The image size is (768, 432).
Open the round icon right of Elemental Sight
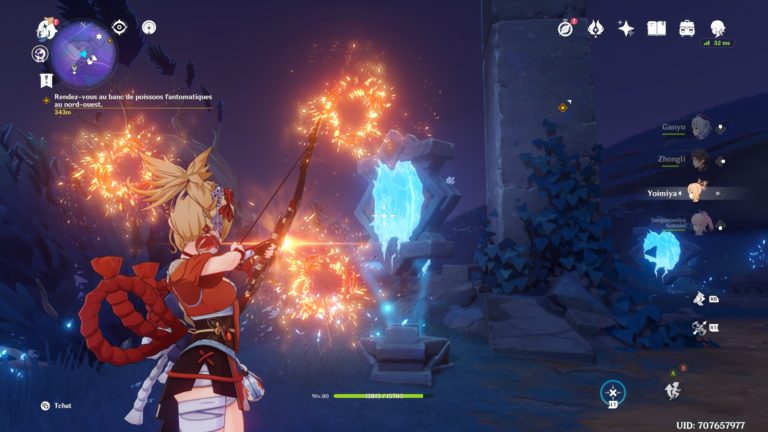149,27
